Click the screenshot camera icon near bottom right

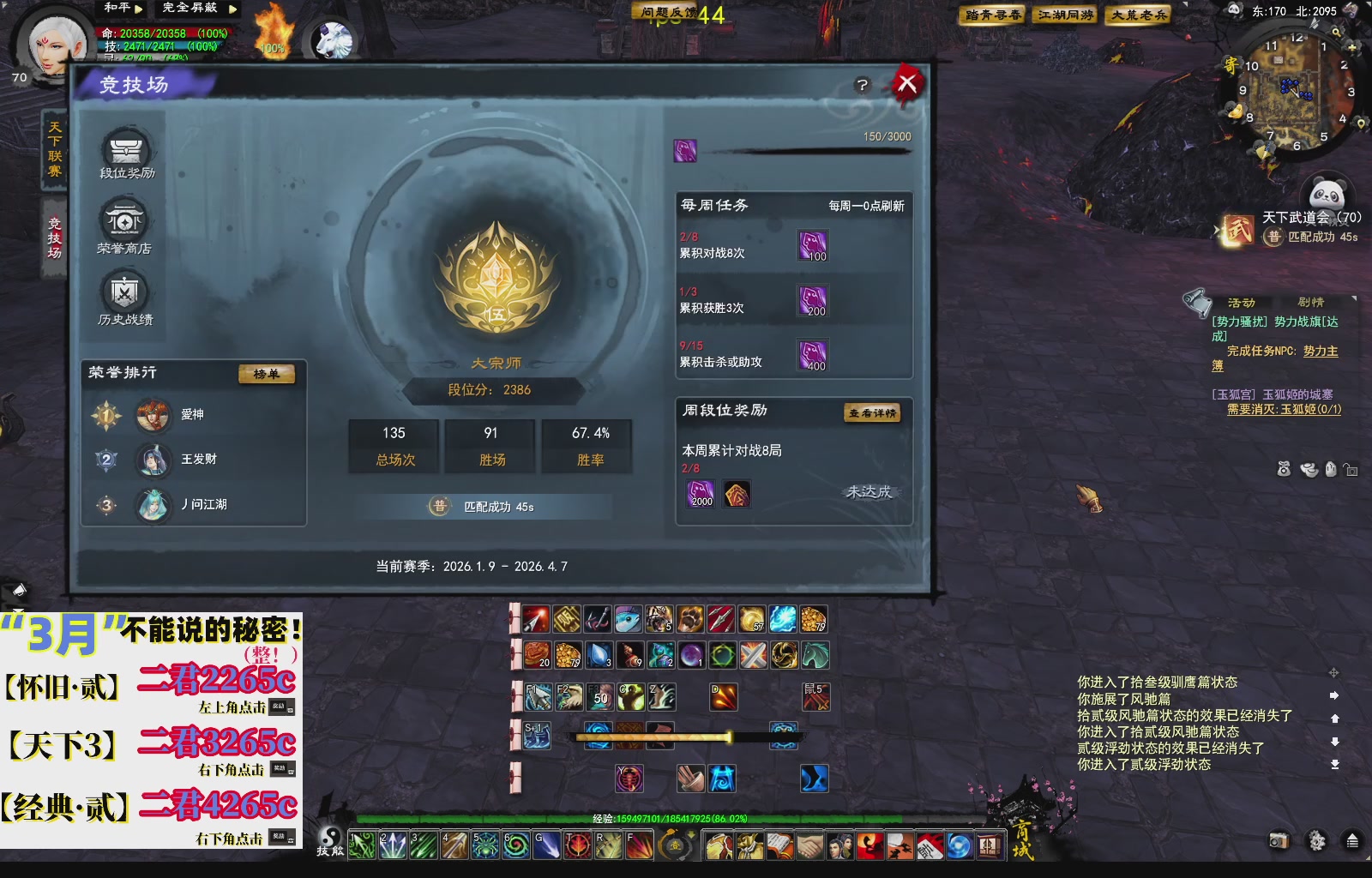[x=1277, y=841]
